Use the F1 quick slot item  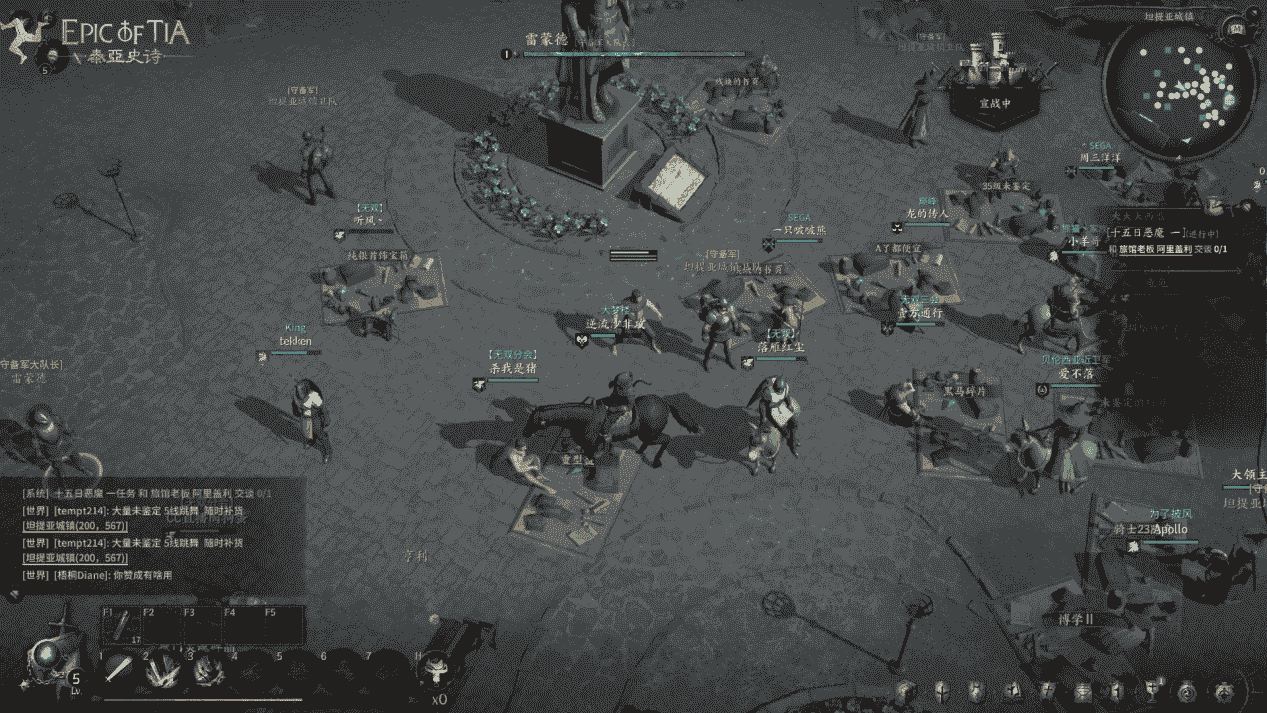tap(120, 627)
